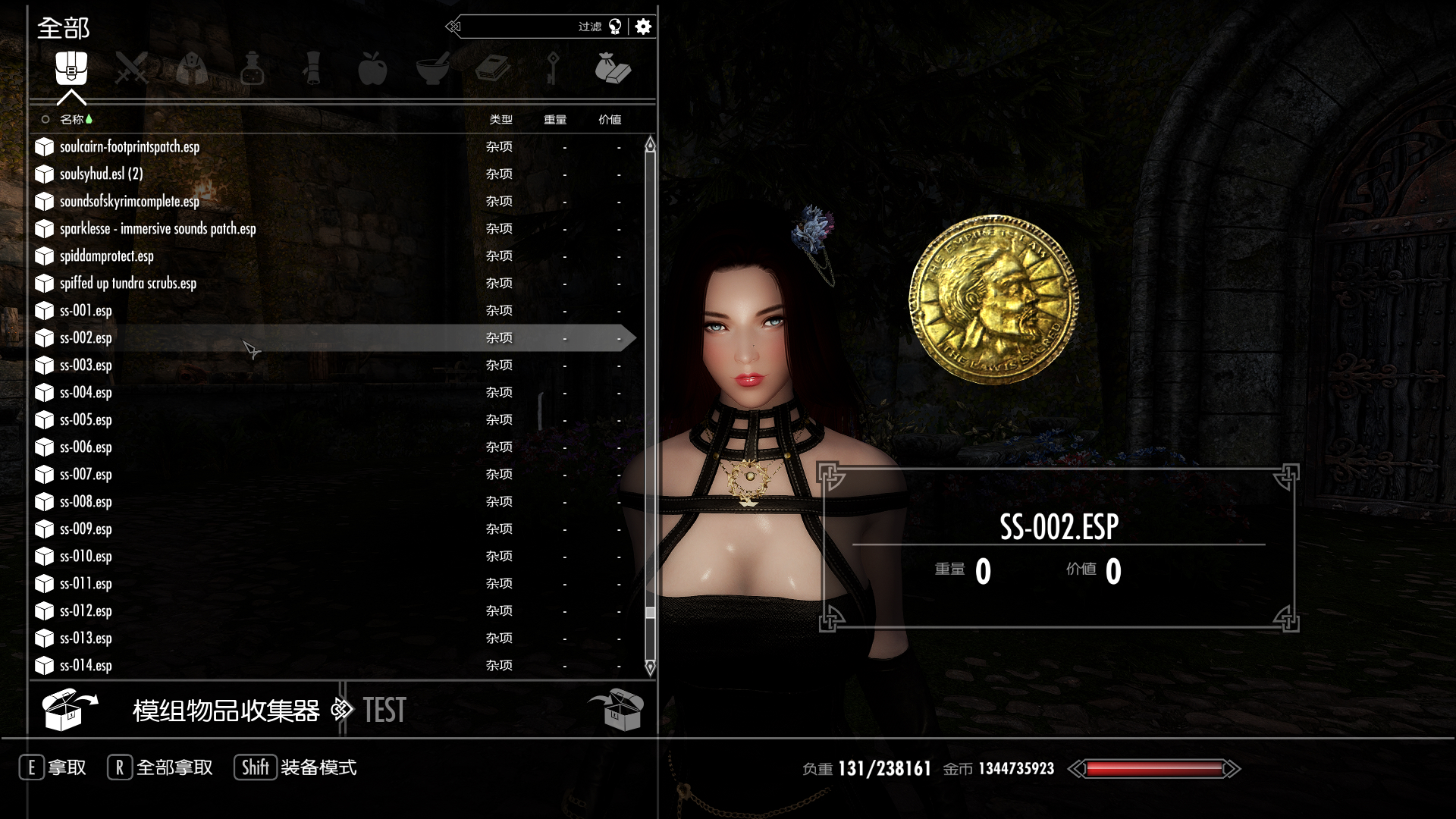The image size is (1456, 819).
Task: Show the misc gold pouch category
Action: (x=613, y=69)
